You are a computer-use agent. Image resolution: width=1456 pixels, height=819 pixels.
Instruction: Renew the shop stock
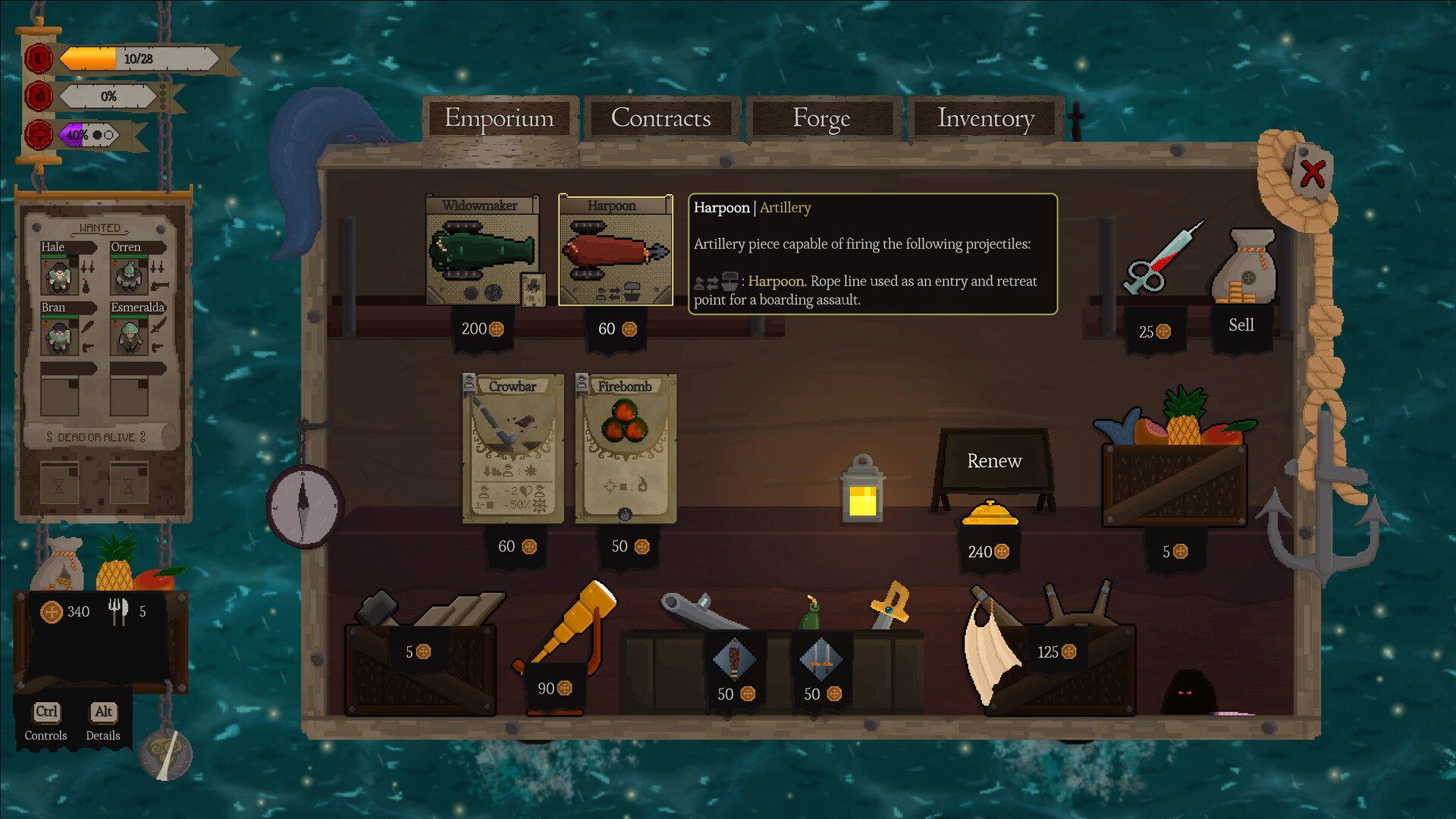click(x=993, y=461)
